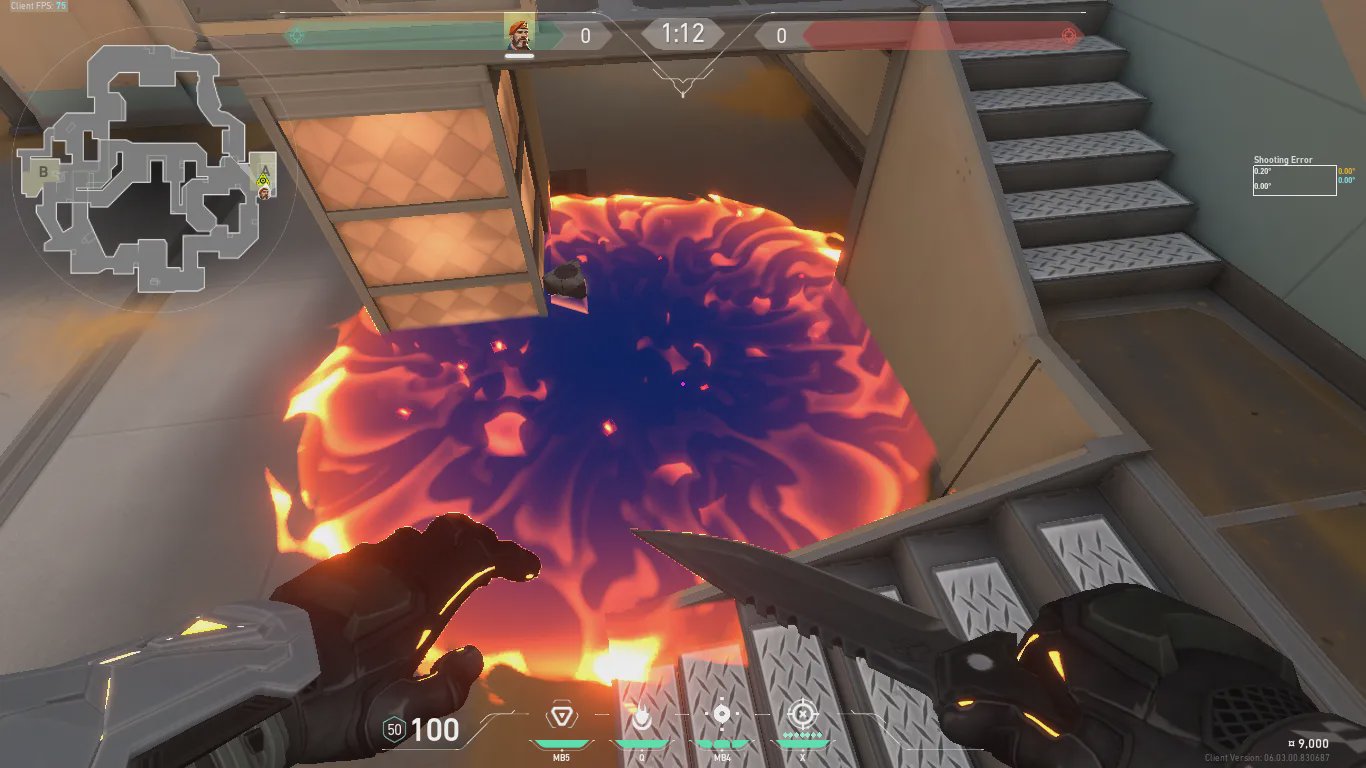Select the Stim Beacon ability icon
The image size is (1366, 768).
pyautogui.click(x=560, y=716)
